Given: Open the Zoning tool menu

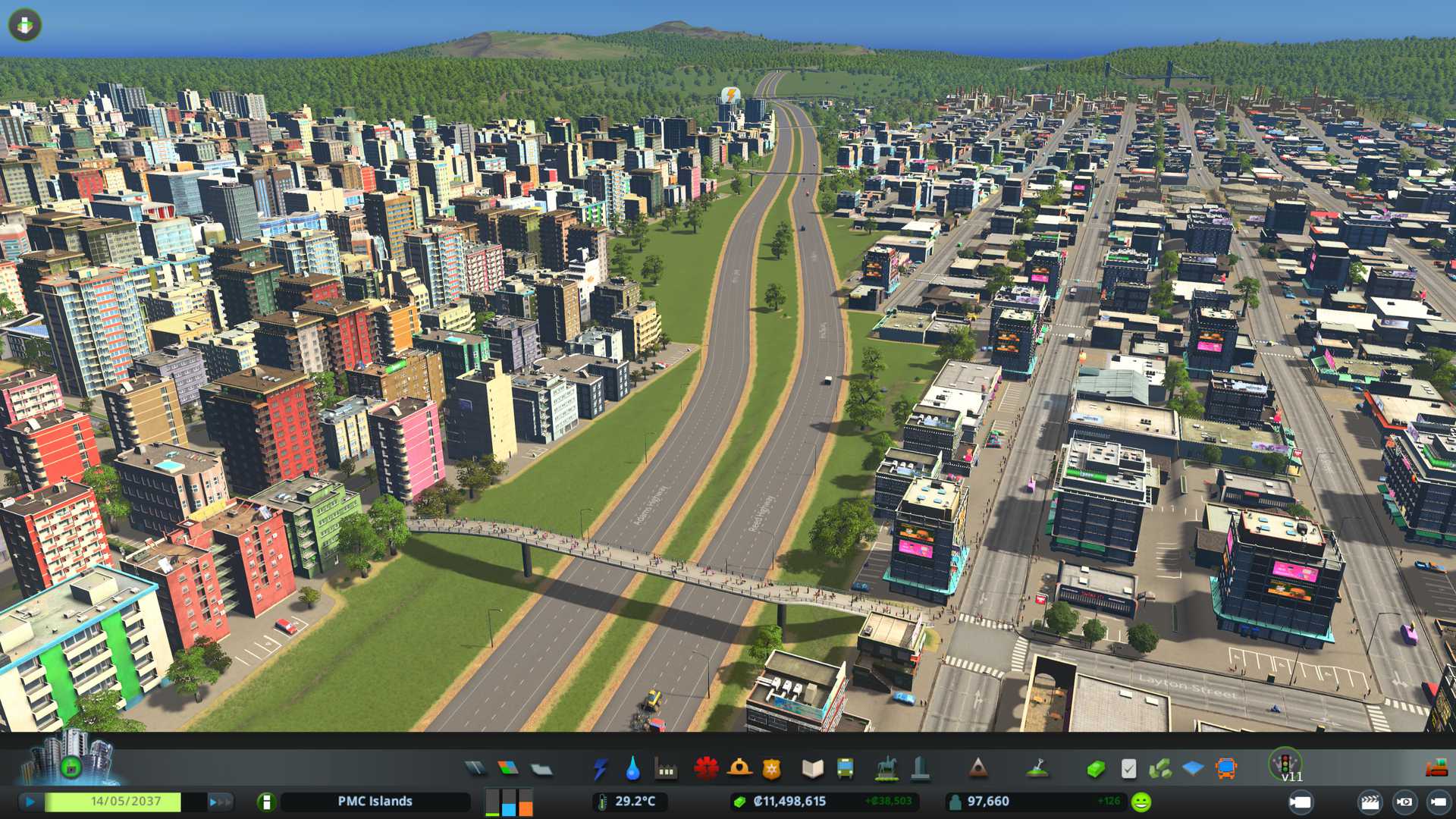Looking at the screenshot, I should pos(508,769).
